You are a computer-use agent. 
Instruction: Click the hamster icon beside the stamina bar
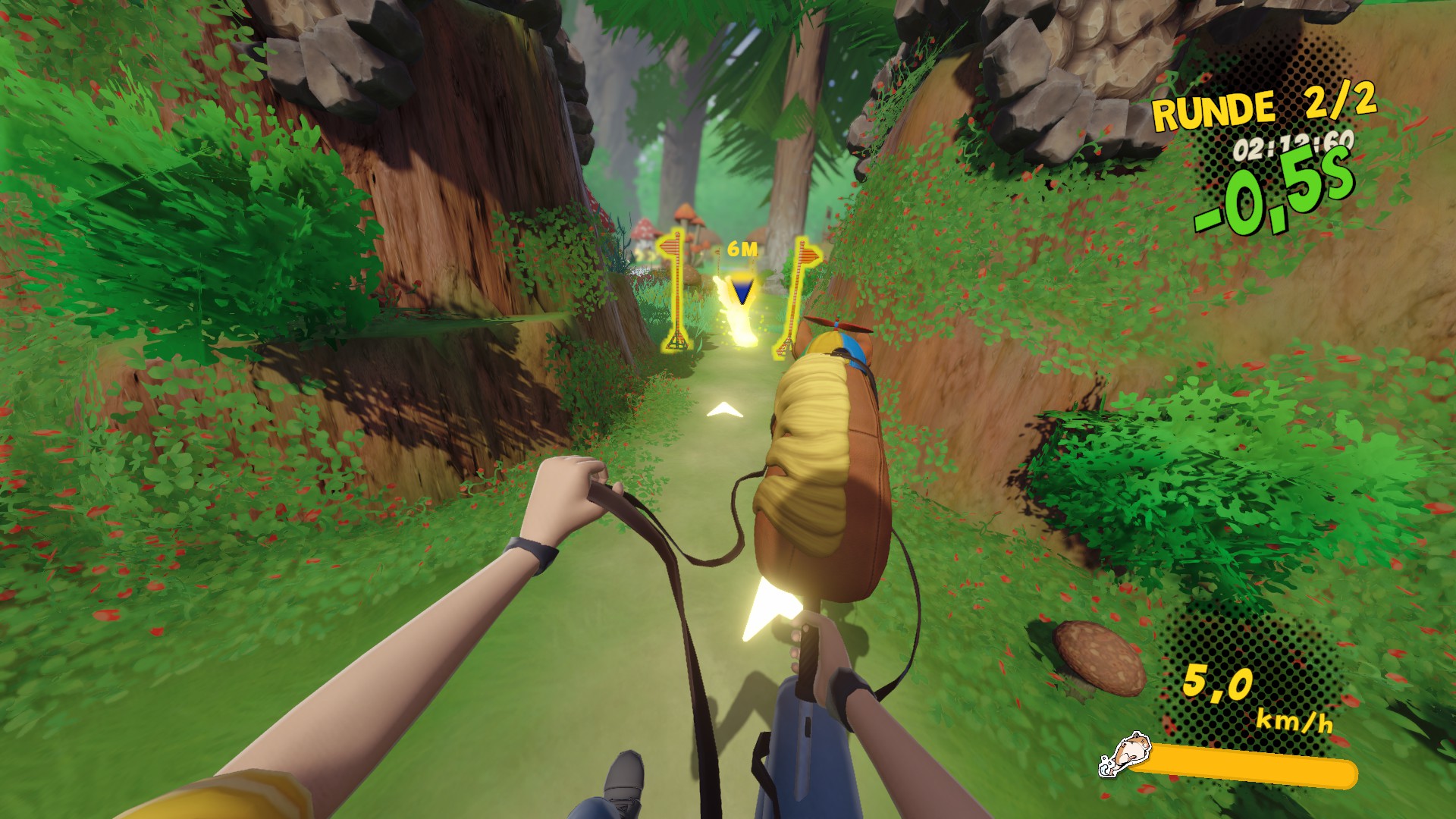pyautogui.click(x=1123, y=755)
